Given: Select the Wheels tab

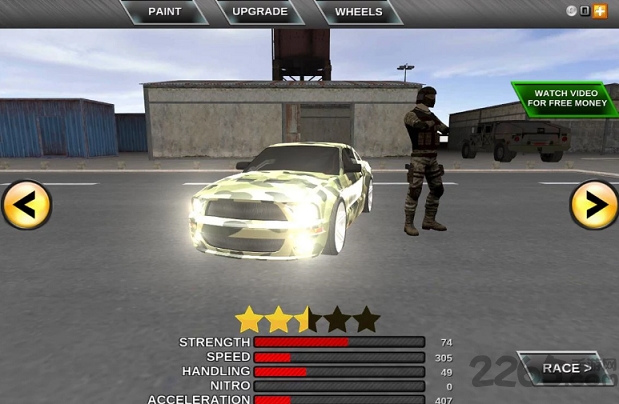Looking at the screenshot, I should point(358,12).
